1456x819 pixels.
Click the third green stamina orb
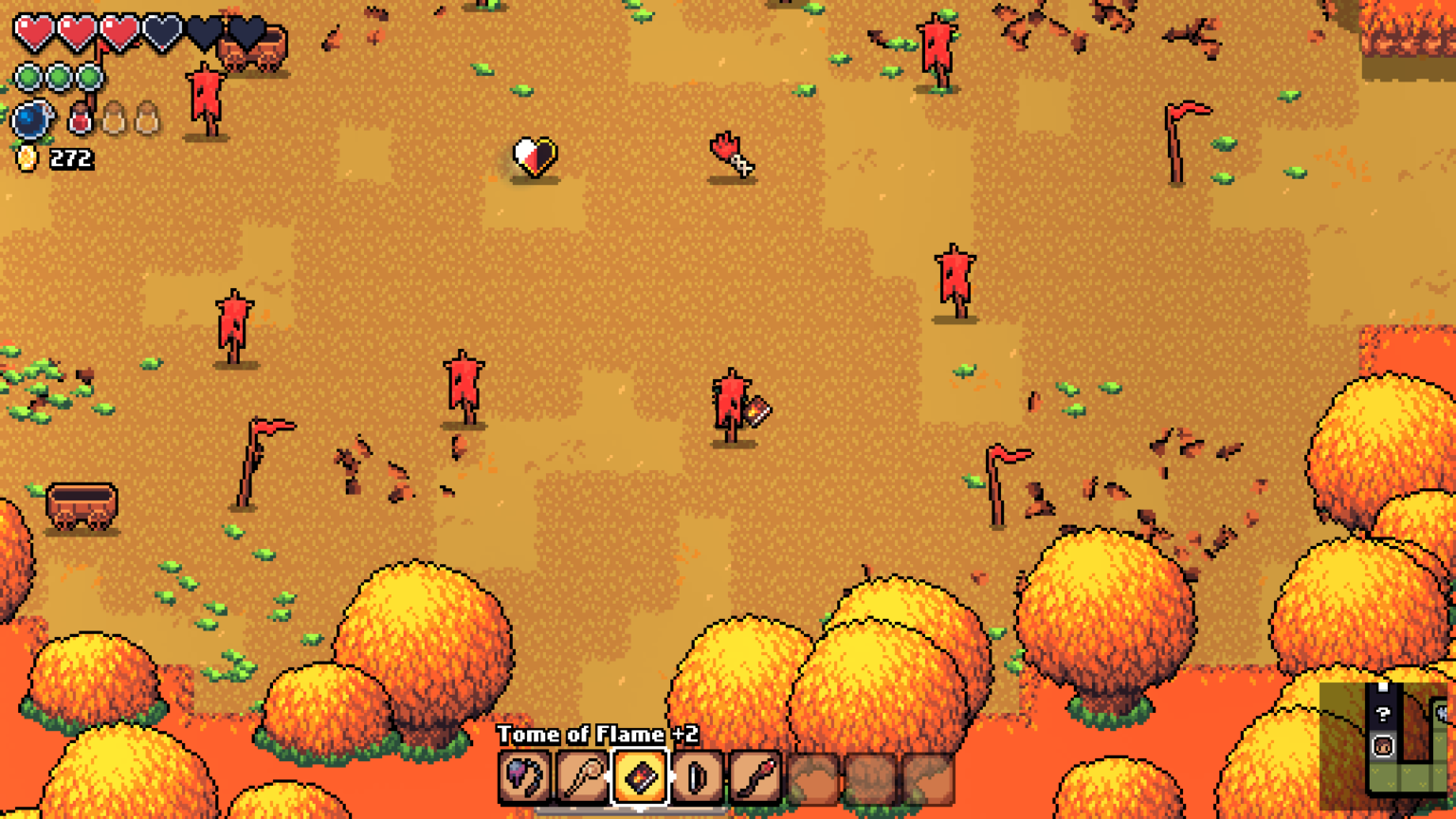pyautogui.click(x=89, y=77)
